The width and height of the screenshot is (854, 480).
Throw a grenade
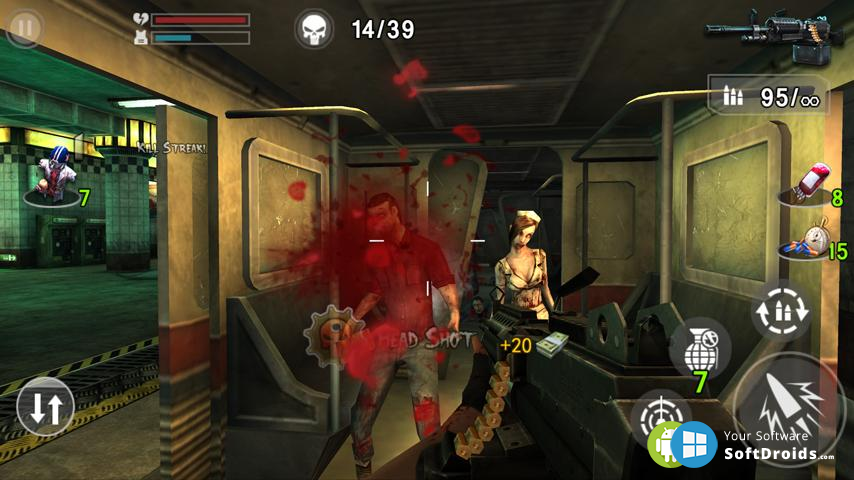700,350
